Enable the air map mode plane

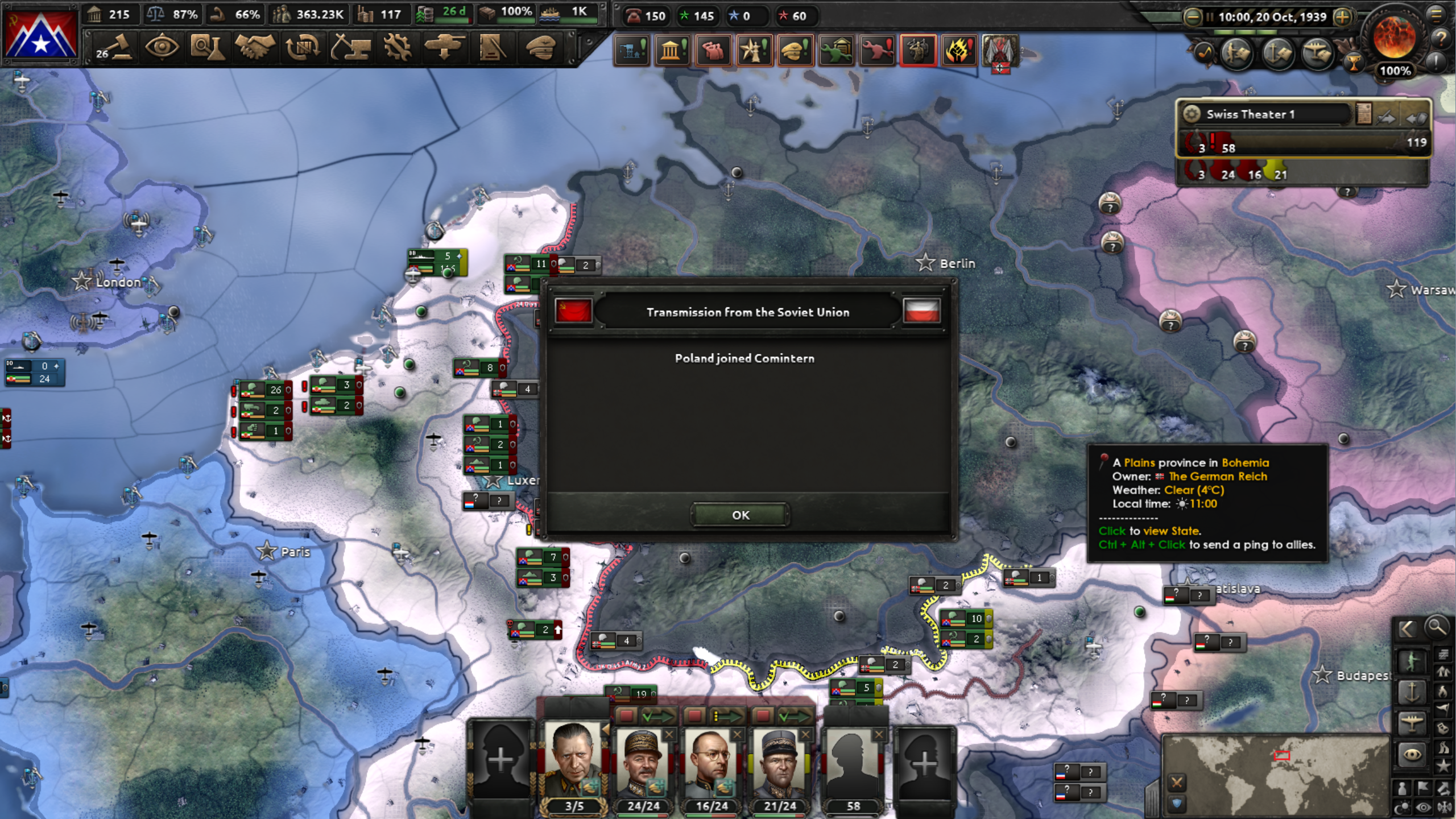[1412, 722]
